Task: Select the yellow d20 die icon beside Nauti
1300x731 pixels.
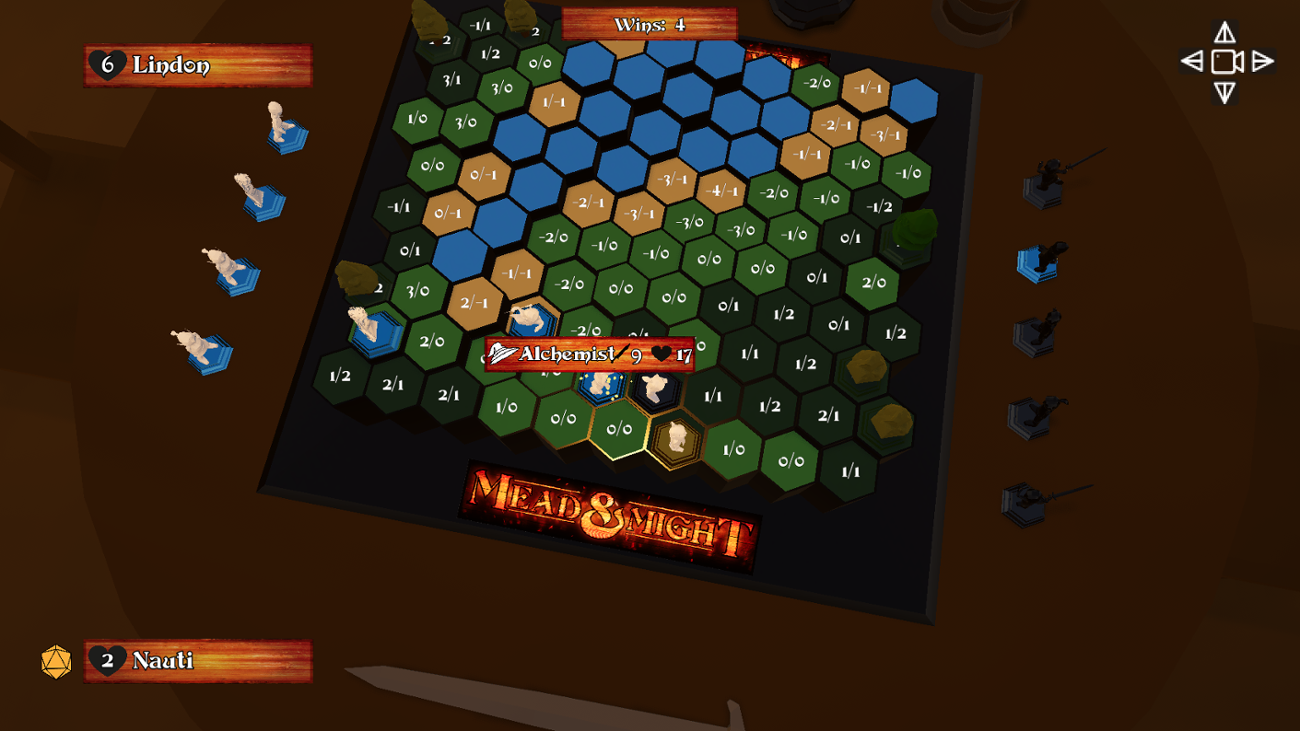Action: click(57, 660)
